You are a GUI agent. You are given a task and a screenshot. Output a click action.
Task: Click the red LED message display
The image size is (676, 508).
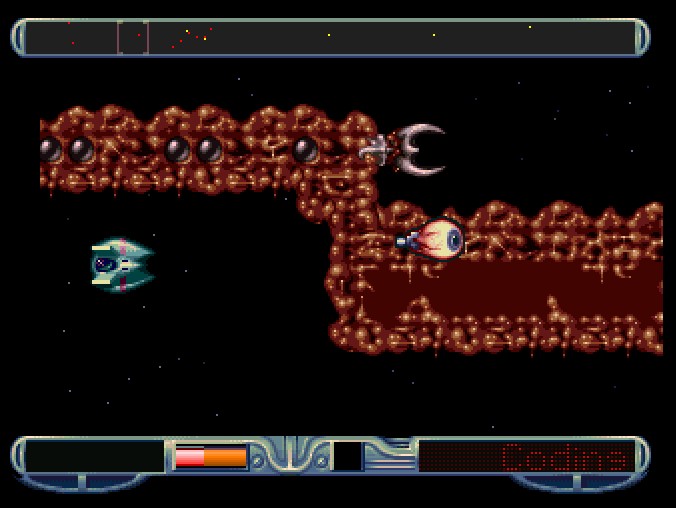[x=526, y=457]
